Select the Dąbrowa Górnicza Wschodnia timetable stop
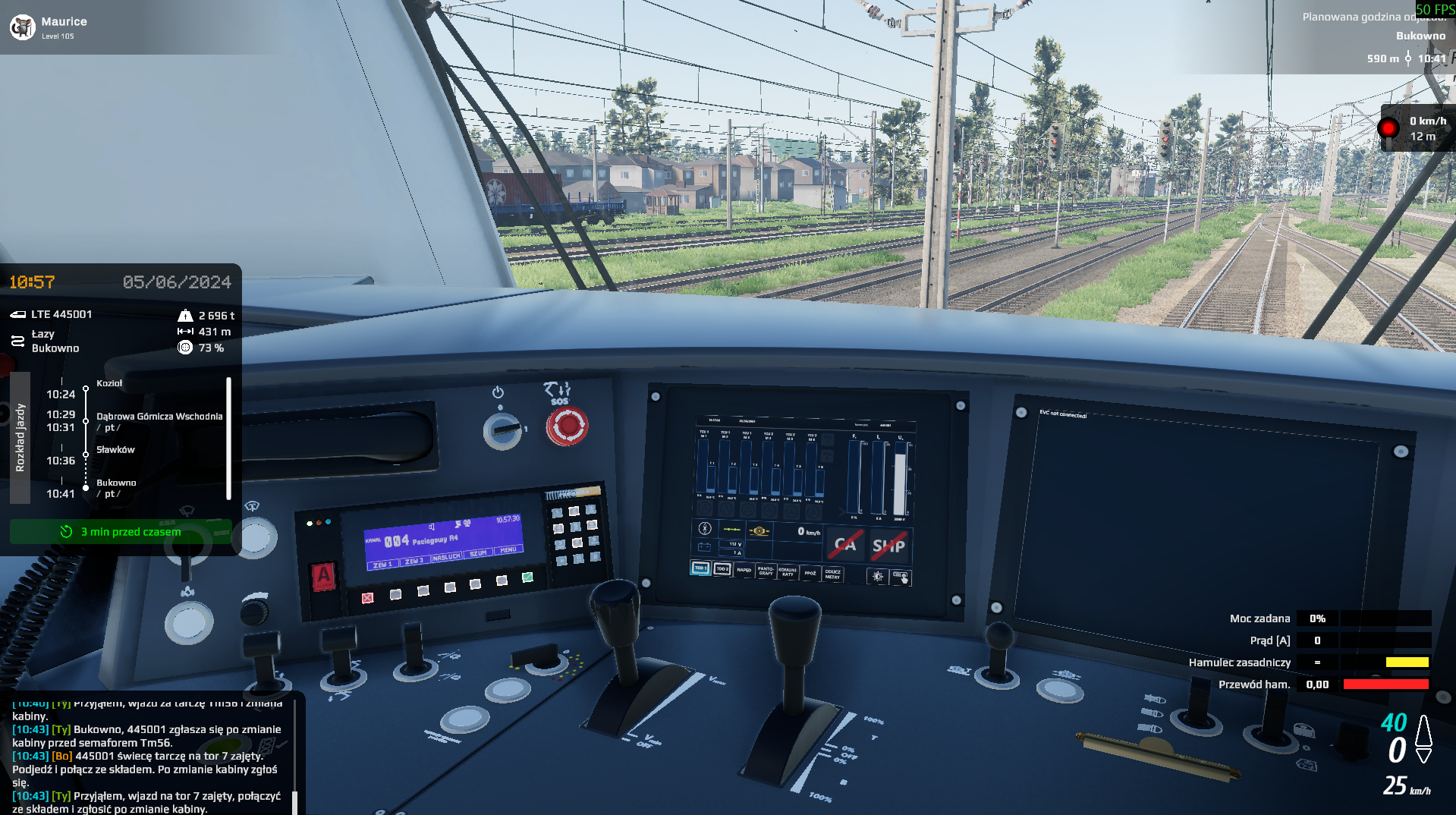Screen dimensions: 1456x815 tap(159, 417)
